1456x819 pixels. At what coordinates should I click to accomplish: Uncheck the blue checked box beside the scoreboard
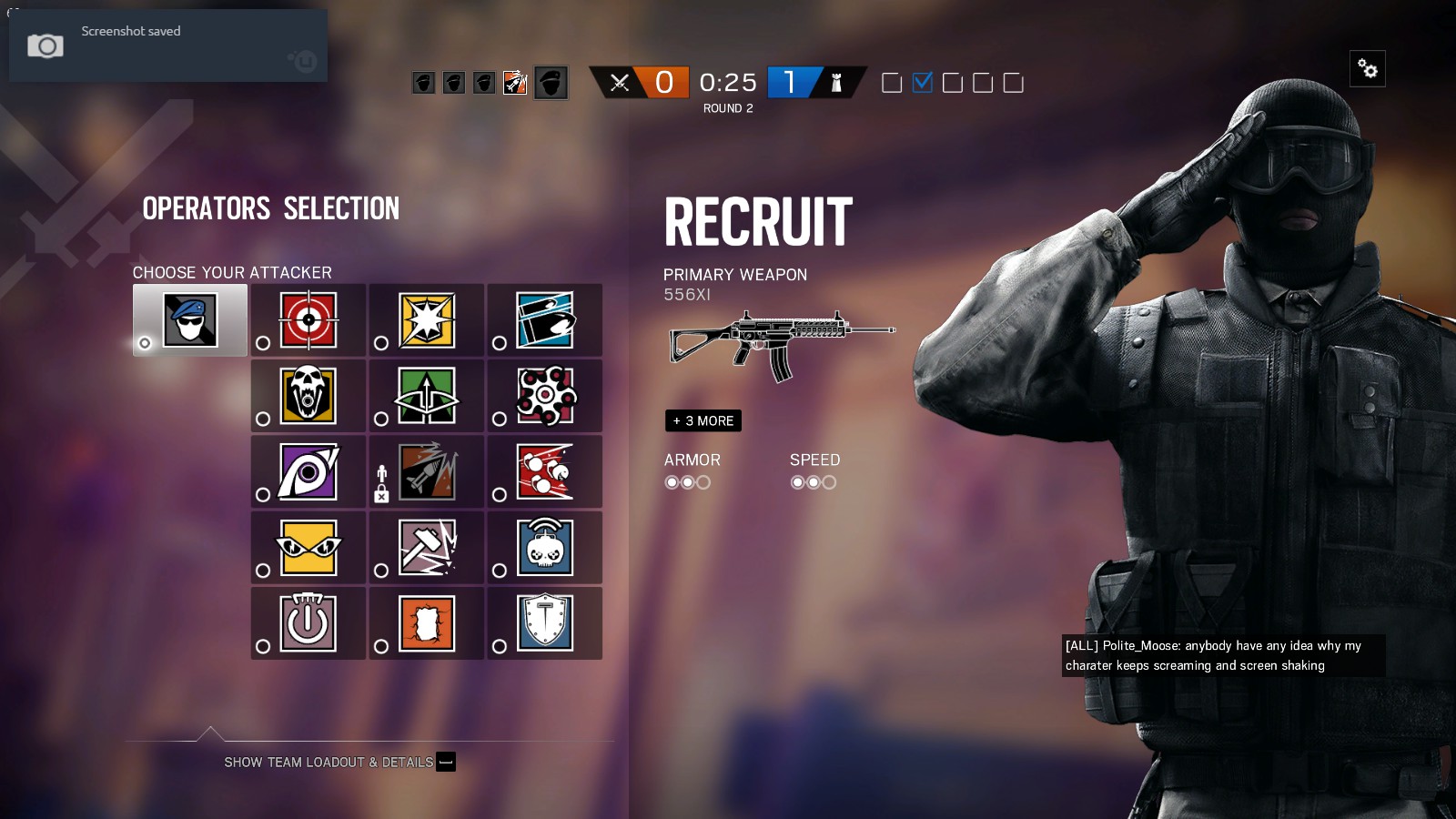click(x=923, y=83)
